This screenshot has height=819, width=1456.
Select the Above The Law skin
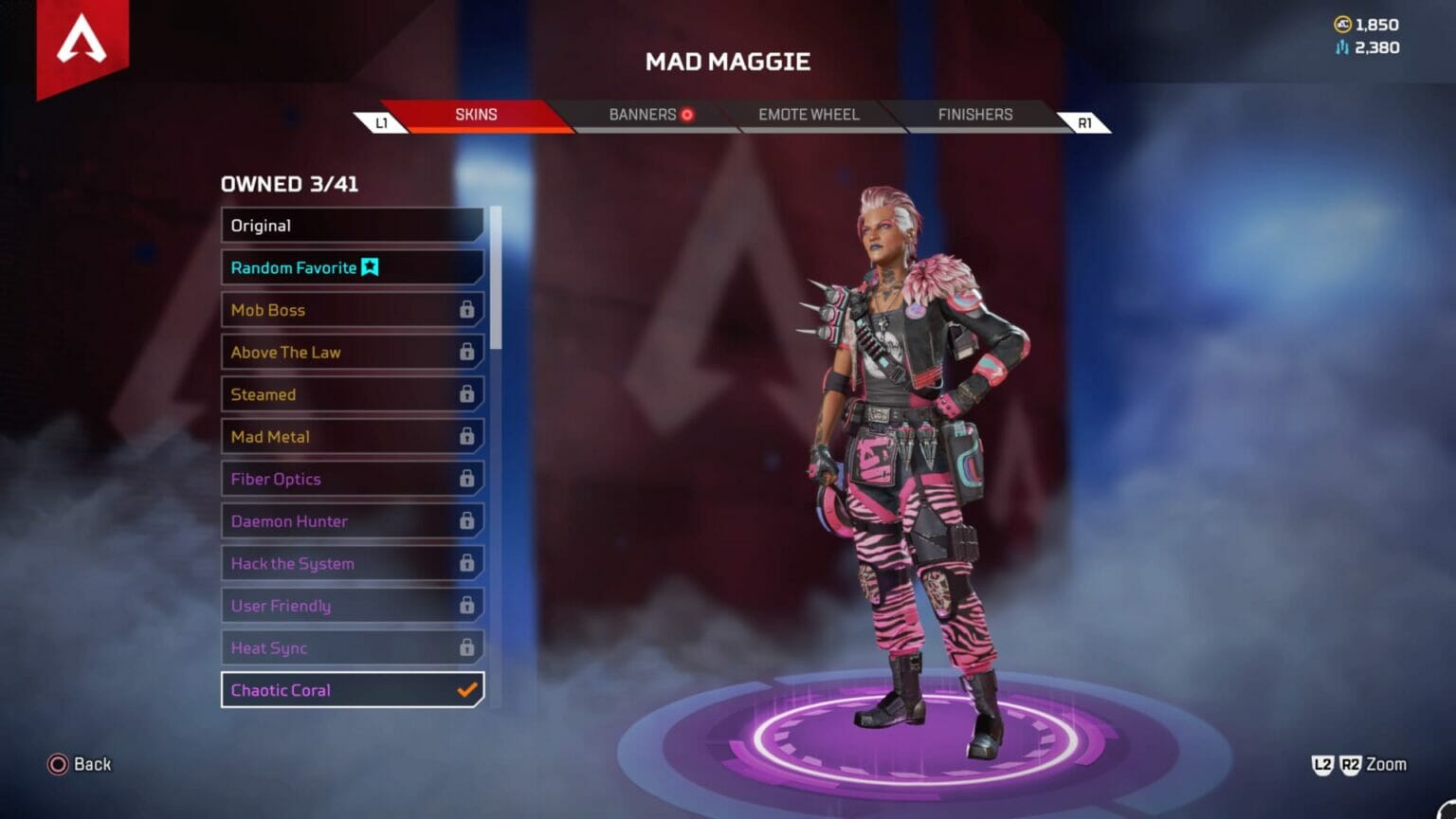(x=352, y=353)
